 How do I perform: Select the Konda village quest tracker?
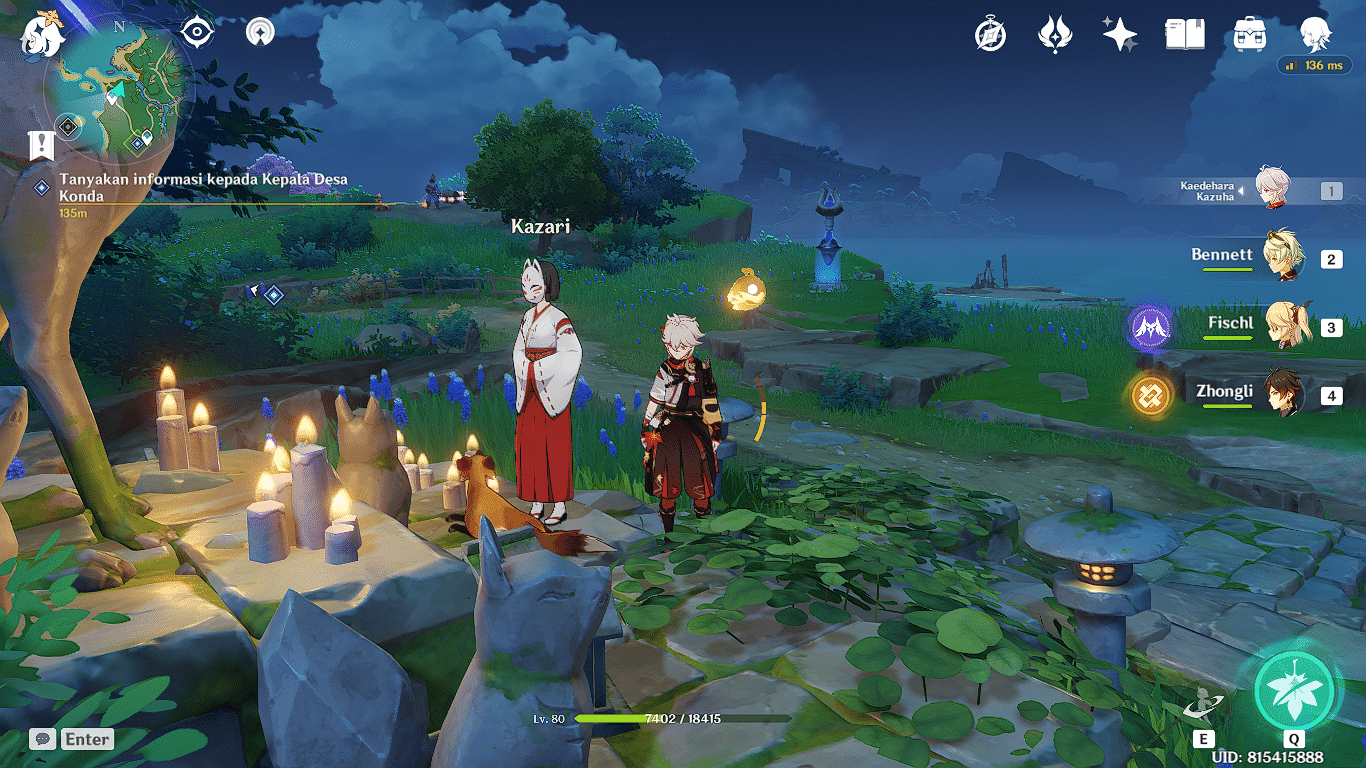click(x=200, y=187)
